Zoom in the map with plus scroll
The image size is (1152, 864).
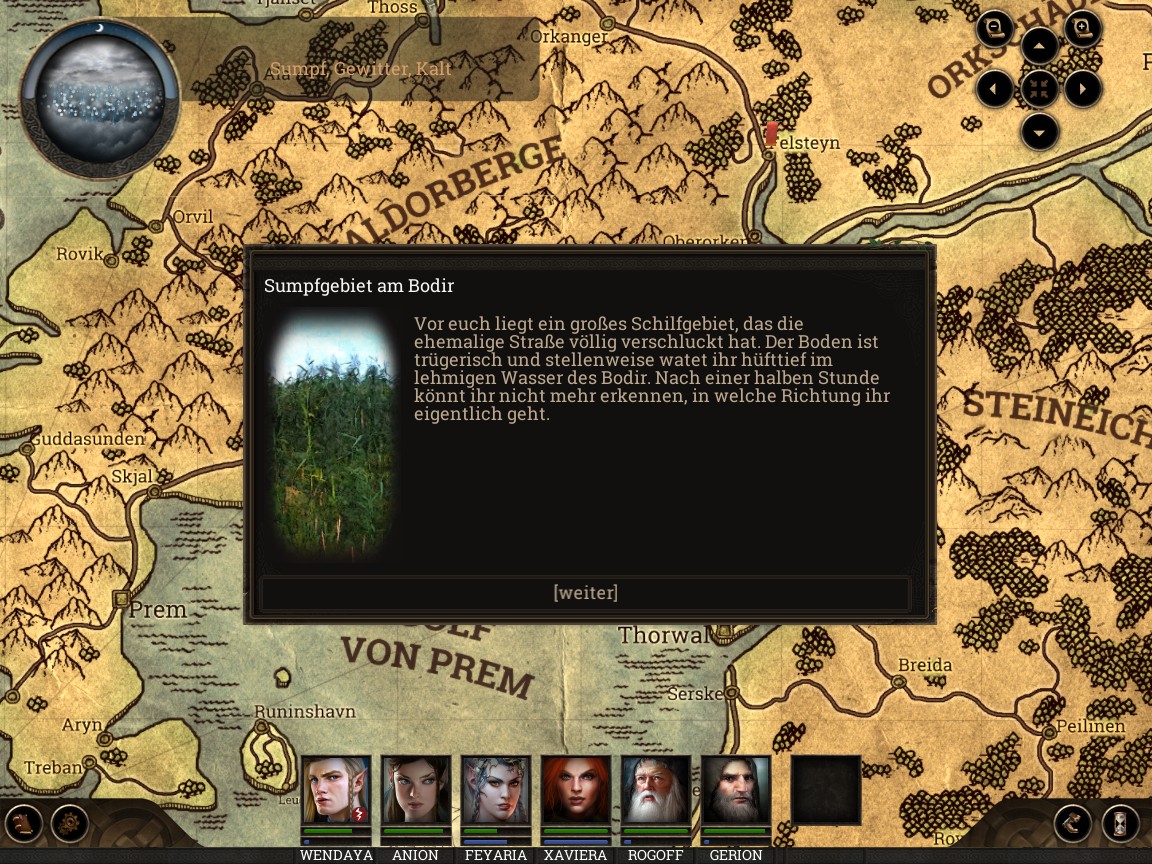click(1082, 29)
